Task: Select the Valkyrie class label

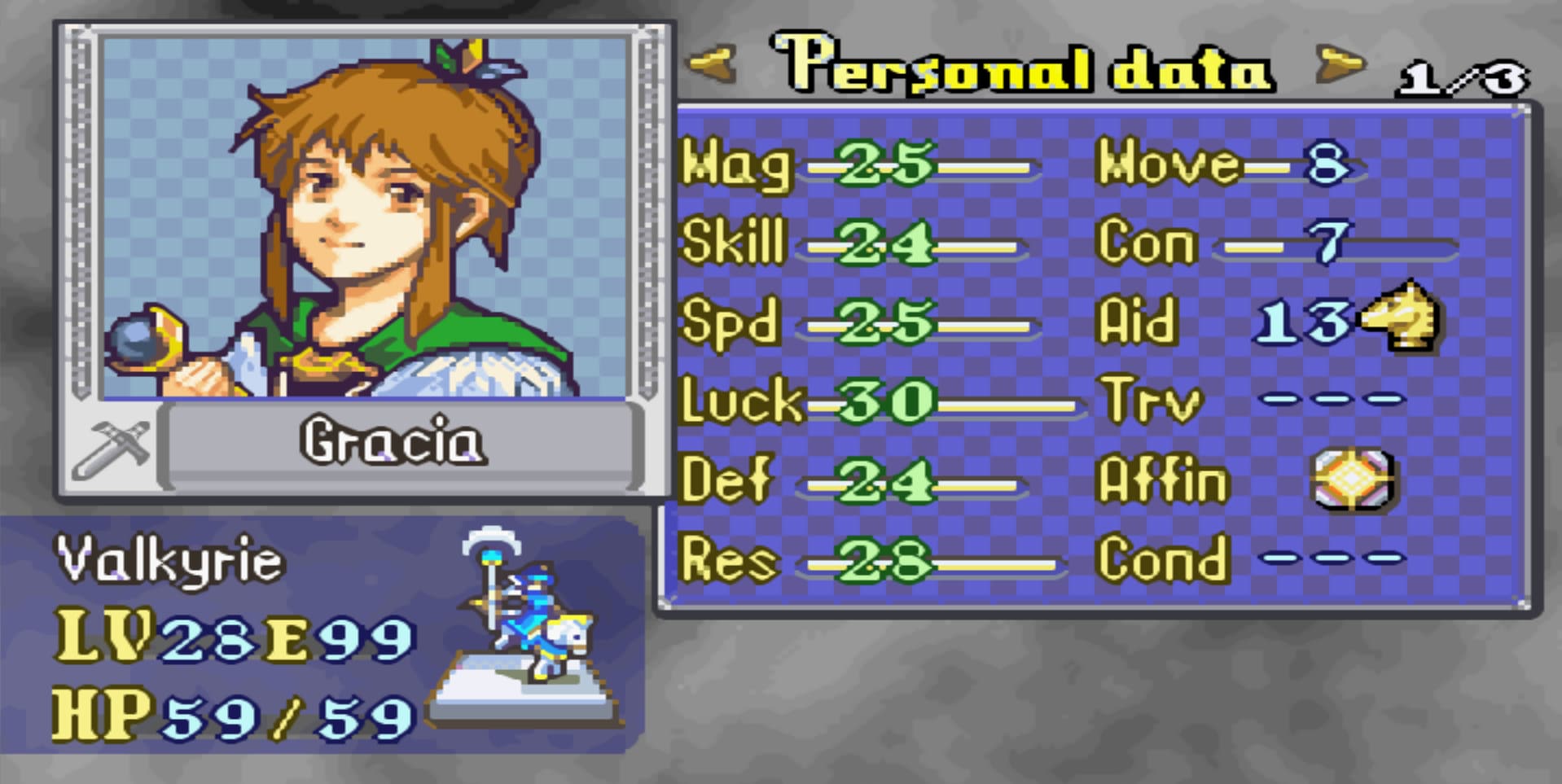Action: point(170,561)
